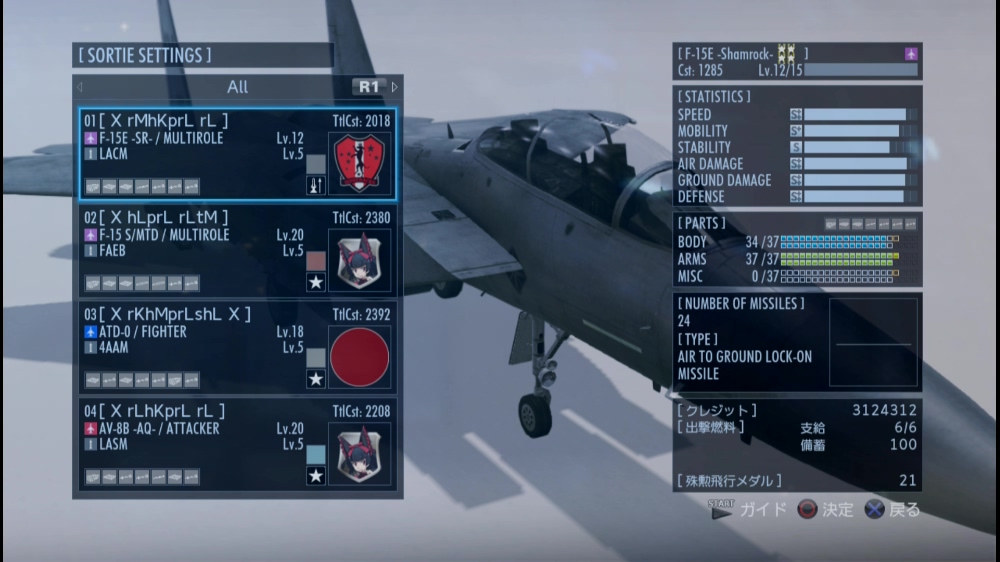The image size is (1000, 562).
Task: Switch category with the right arrow beside All
Action: pos(395,87)
